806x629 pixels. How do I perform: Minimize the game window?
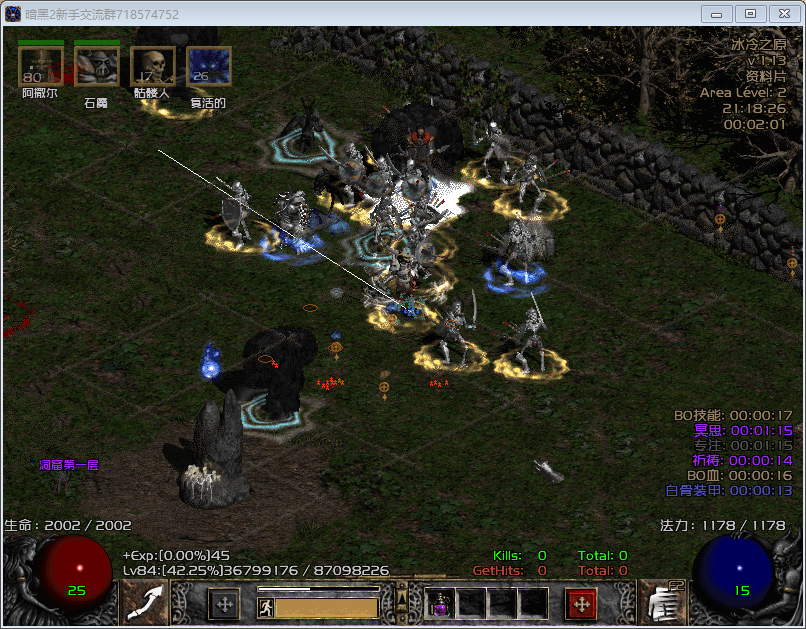click(x=717, y=13)
